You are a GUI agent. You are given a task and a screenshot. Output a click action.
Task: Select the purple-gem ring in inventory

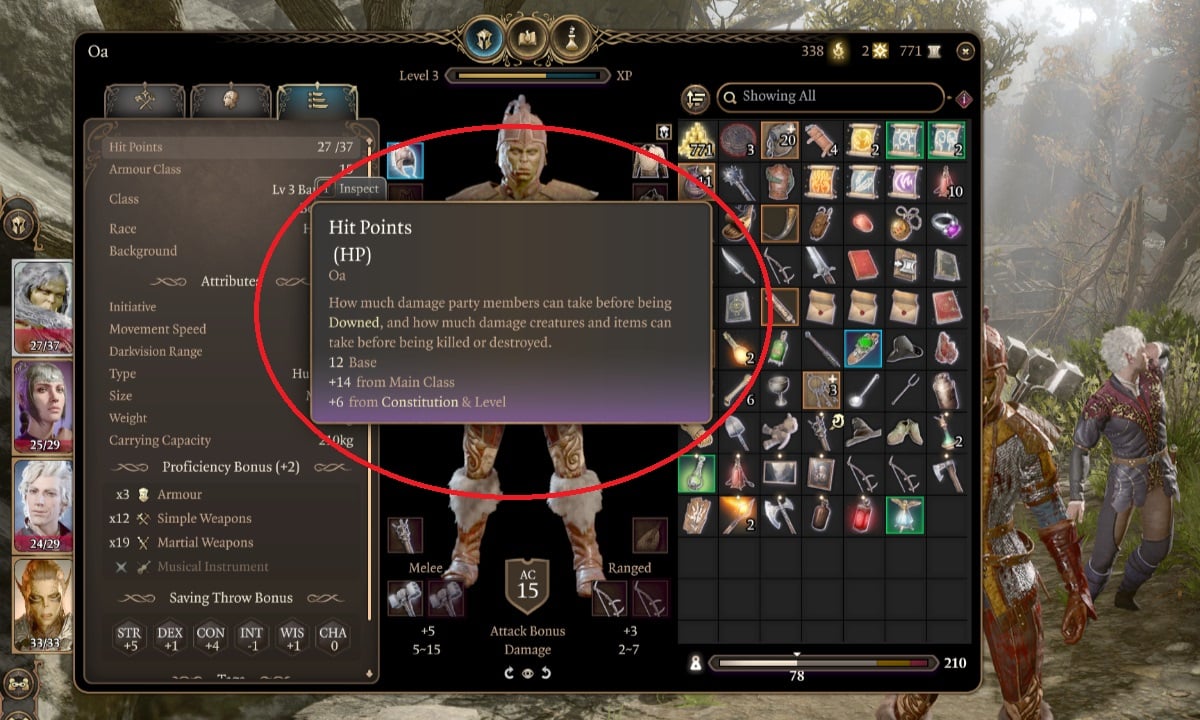(944, 222)
